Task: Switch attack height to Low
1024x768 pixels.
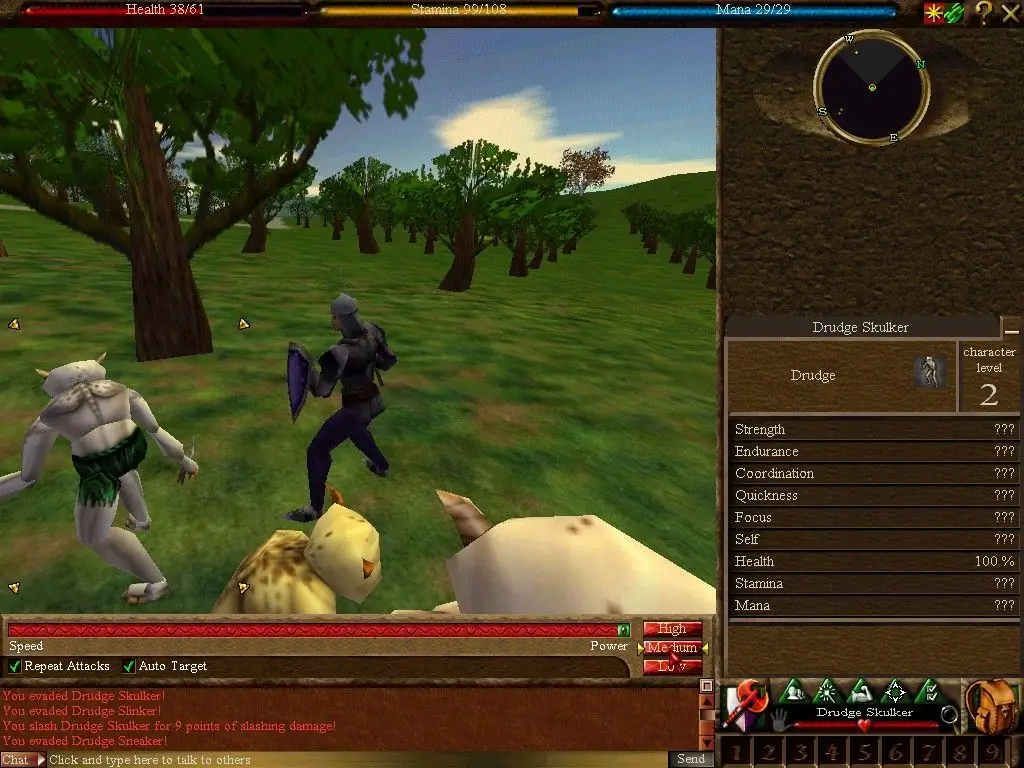Action: click(672, 666)
